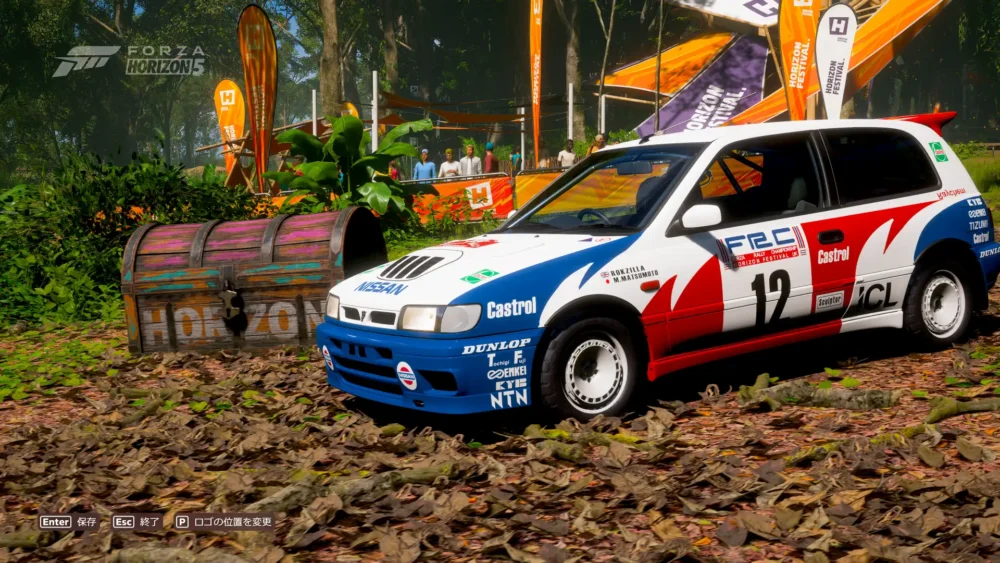Viewport: 1000px width, 563px height.
Task: Choose ロゴの位置を変更 to move logo
Action: click(x=224, y=521)
